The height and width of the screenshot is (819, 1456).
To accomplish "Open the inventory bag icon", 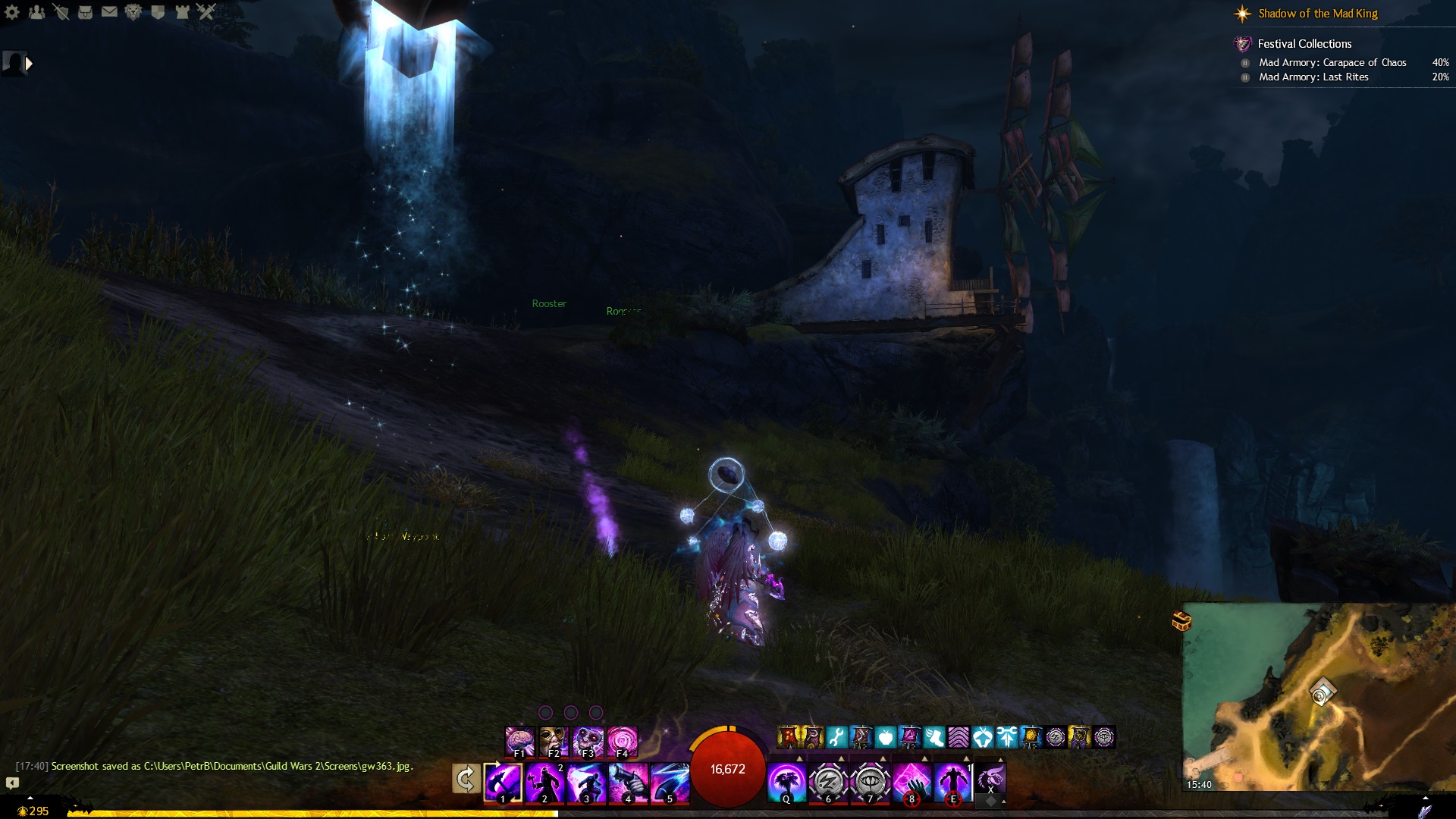I will 85,12.
